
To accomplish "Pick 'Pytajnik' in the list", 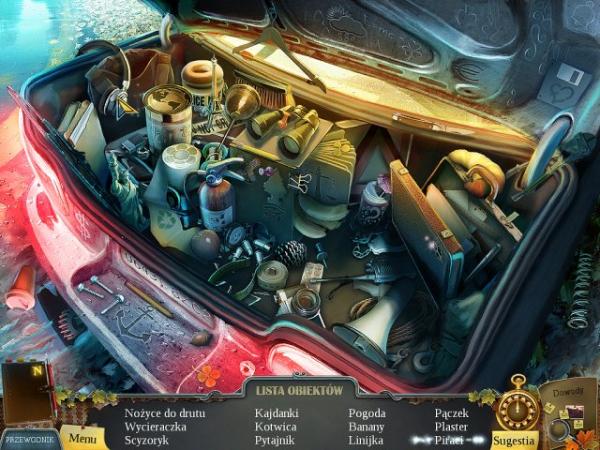I will pos(275,439).
